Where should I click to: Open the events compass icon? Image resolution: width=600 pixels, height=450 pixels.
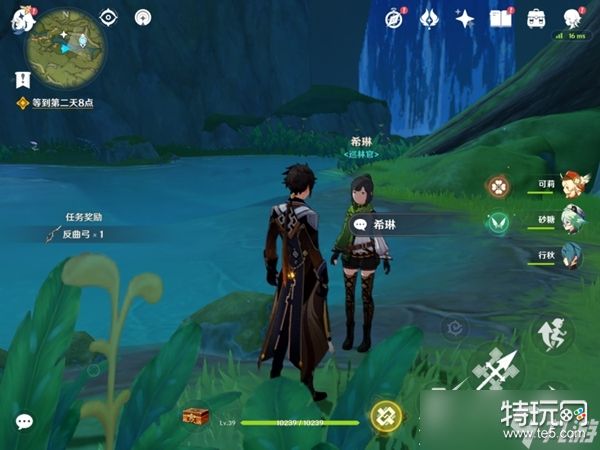[395, 18]
